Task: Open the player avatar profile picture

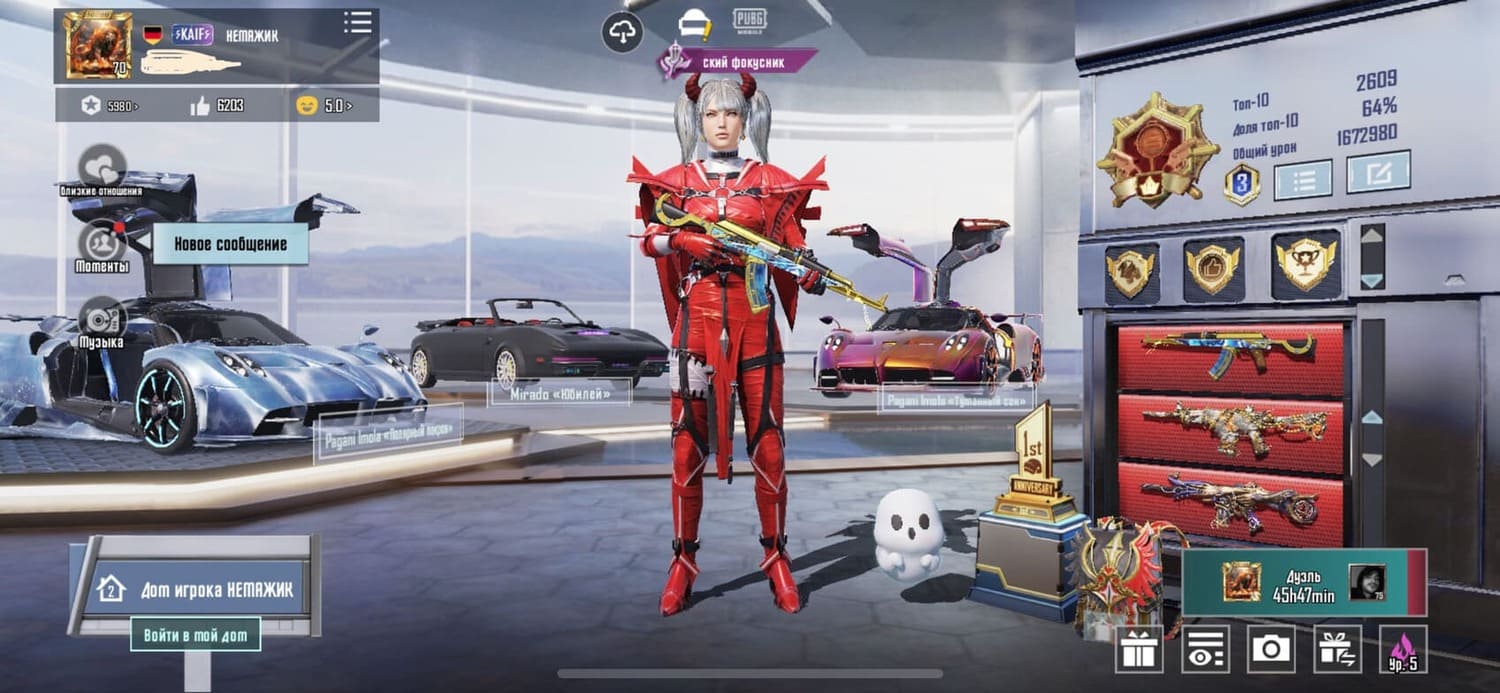Action: pyautogui.click(x=98, y=45)
